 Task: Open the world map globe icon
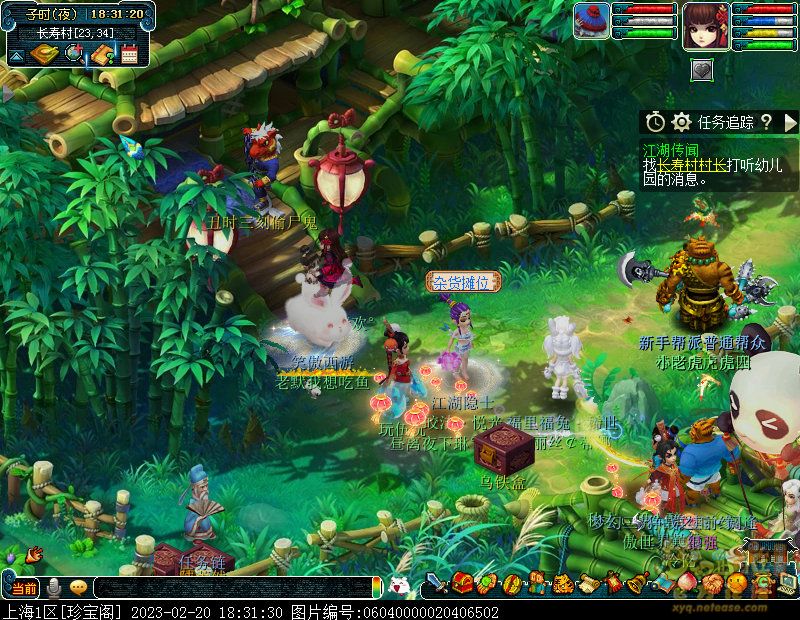tap(73, 54)
